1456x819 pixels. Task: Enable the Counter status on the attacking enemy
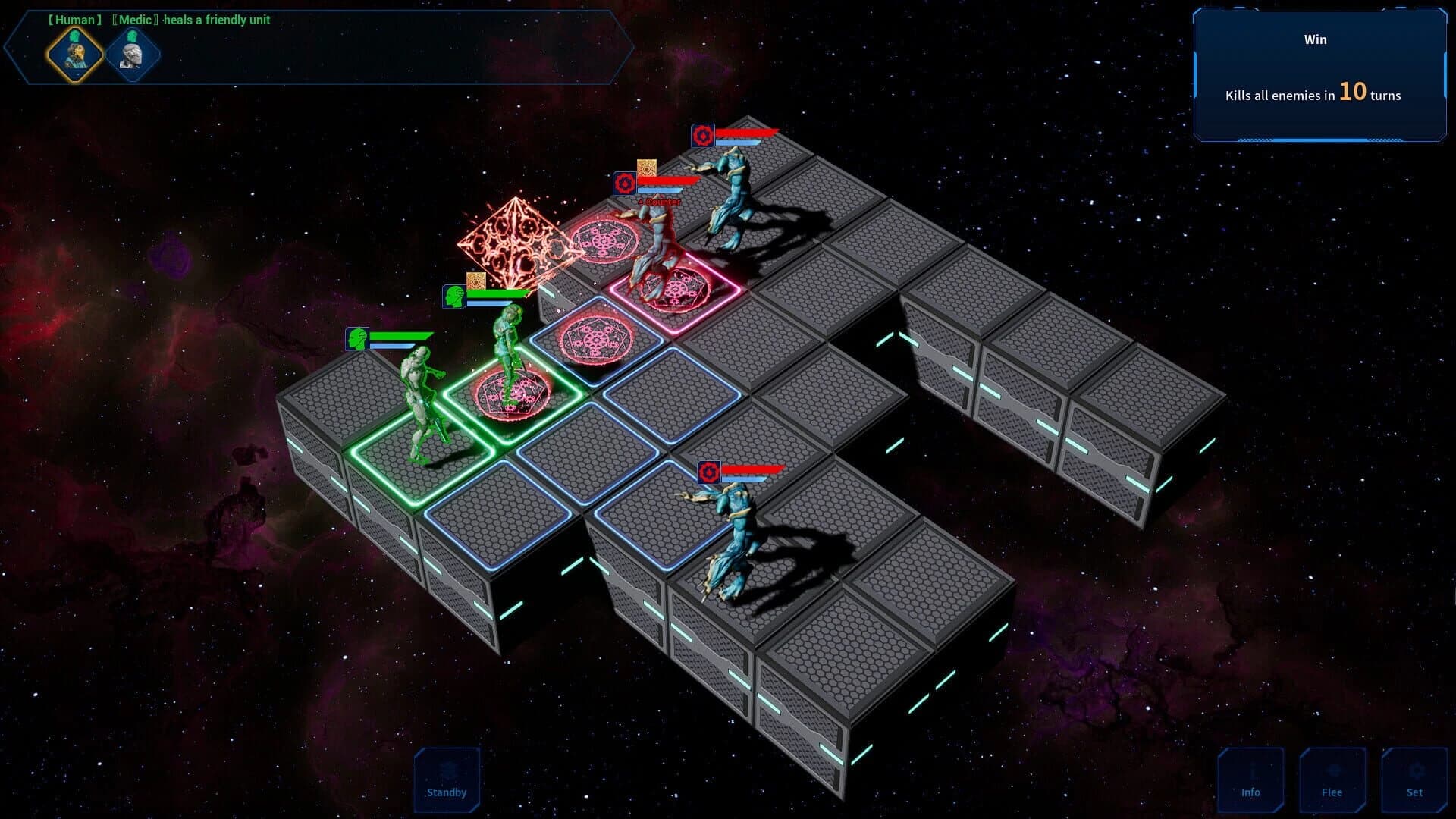[661, 203]
